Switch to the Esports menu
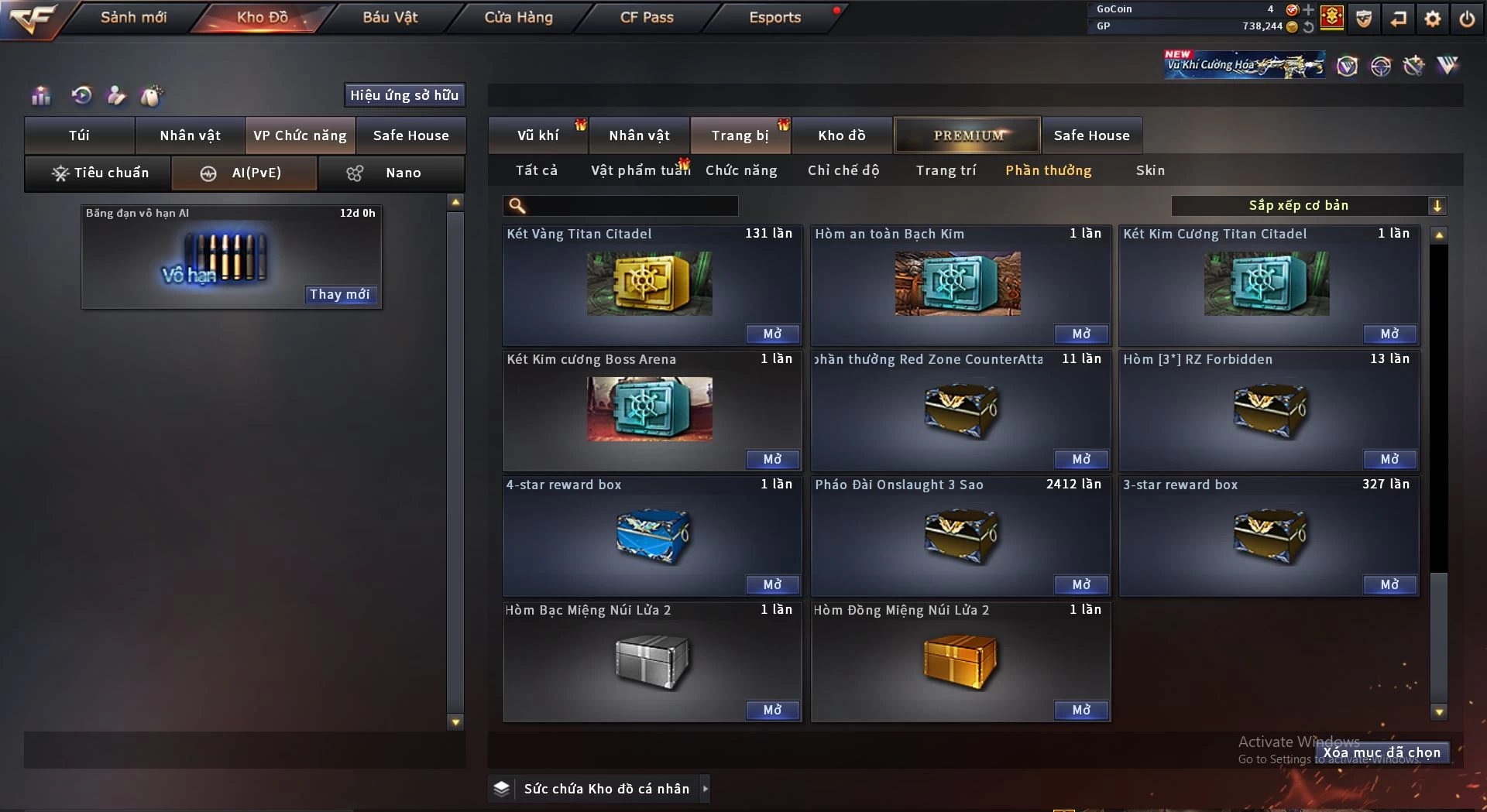1487x812 pixels. click(x=774, y=17)
